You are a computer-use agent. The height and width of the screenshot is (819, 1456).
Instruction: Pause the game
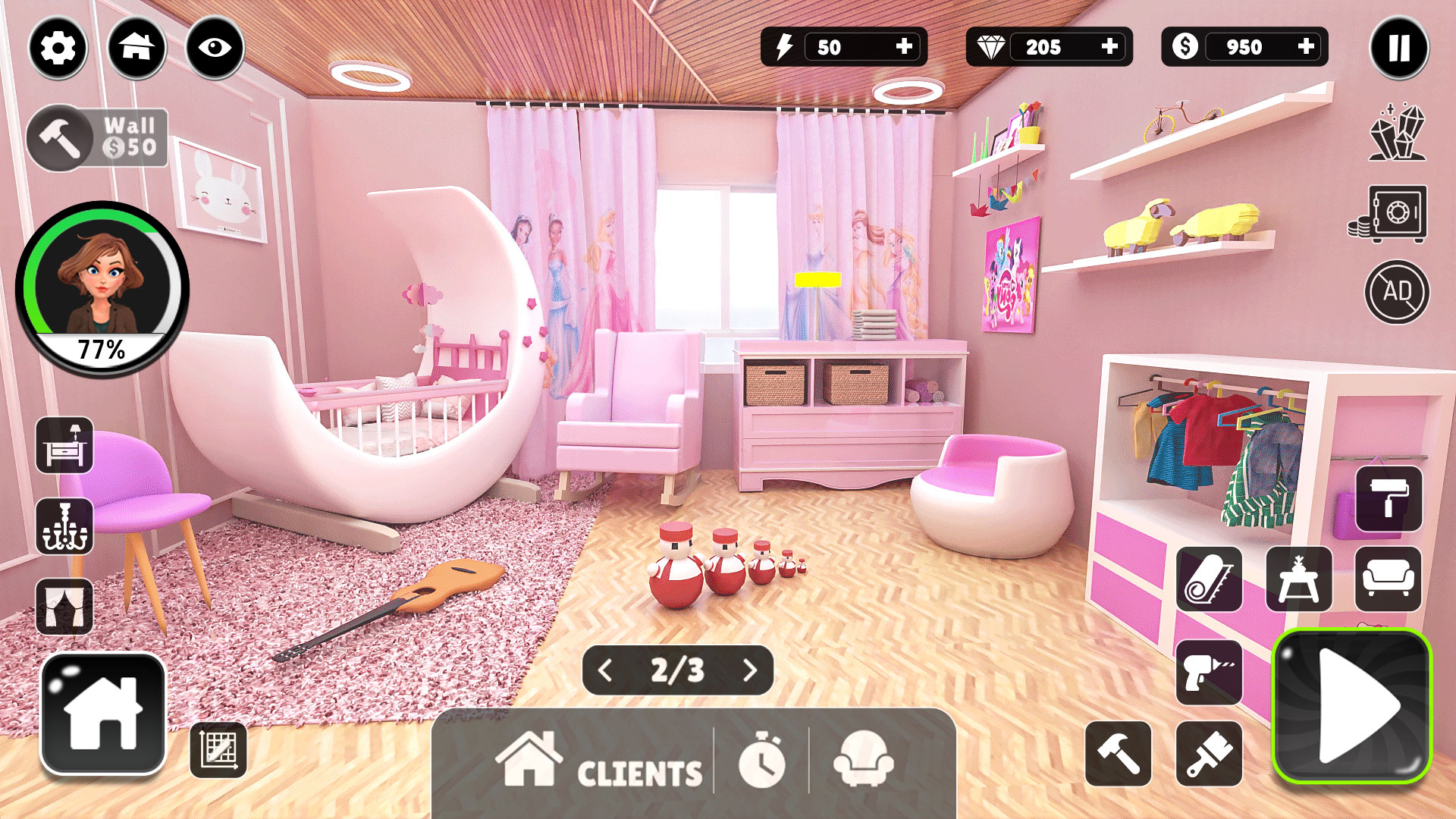click(x=1399, y=48)
